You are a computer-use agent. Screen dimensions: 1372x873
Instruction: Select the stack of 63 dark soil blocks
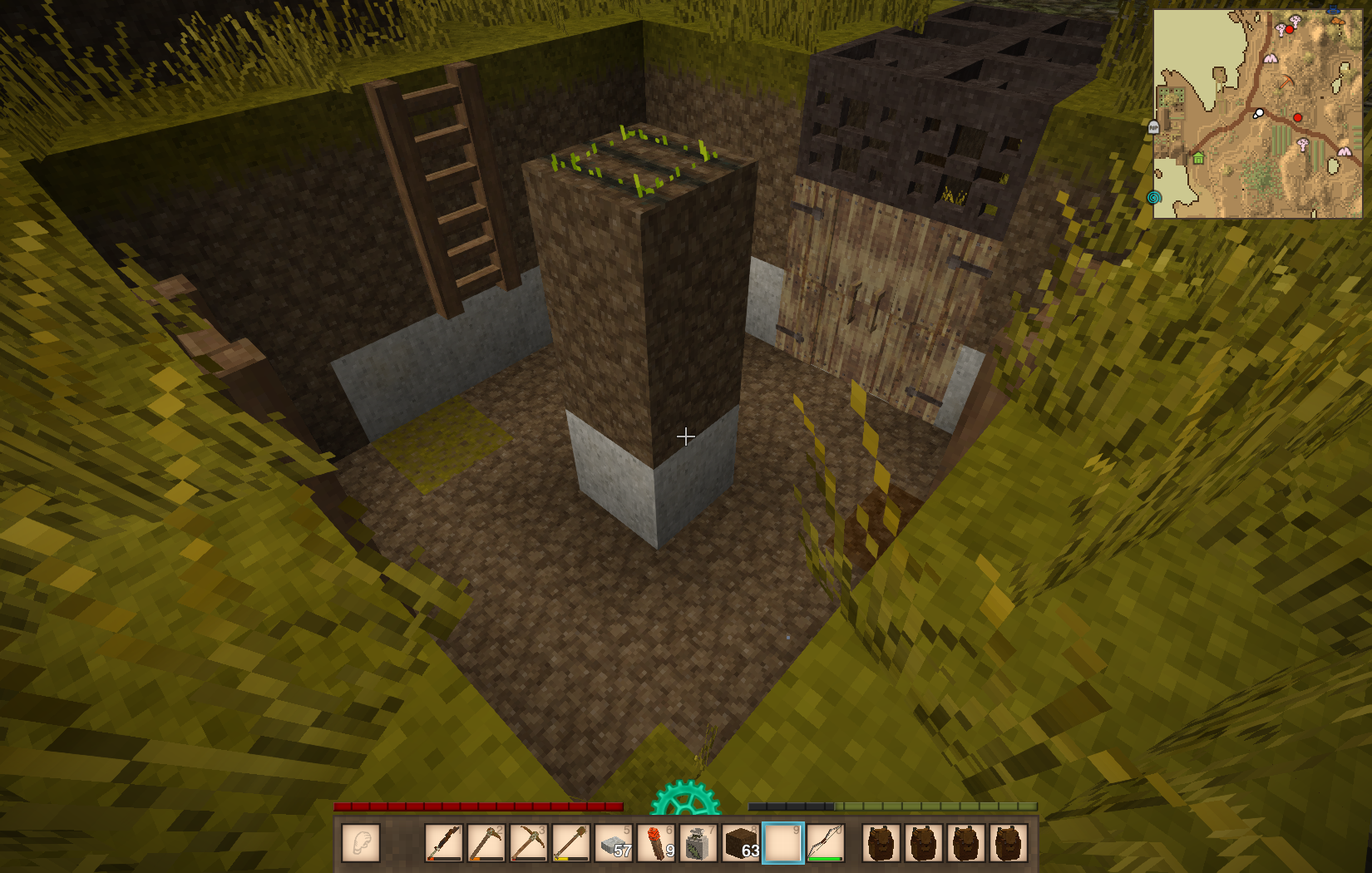point(741,843)
